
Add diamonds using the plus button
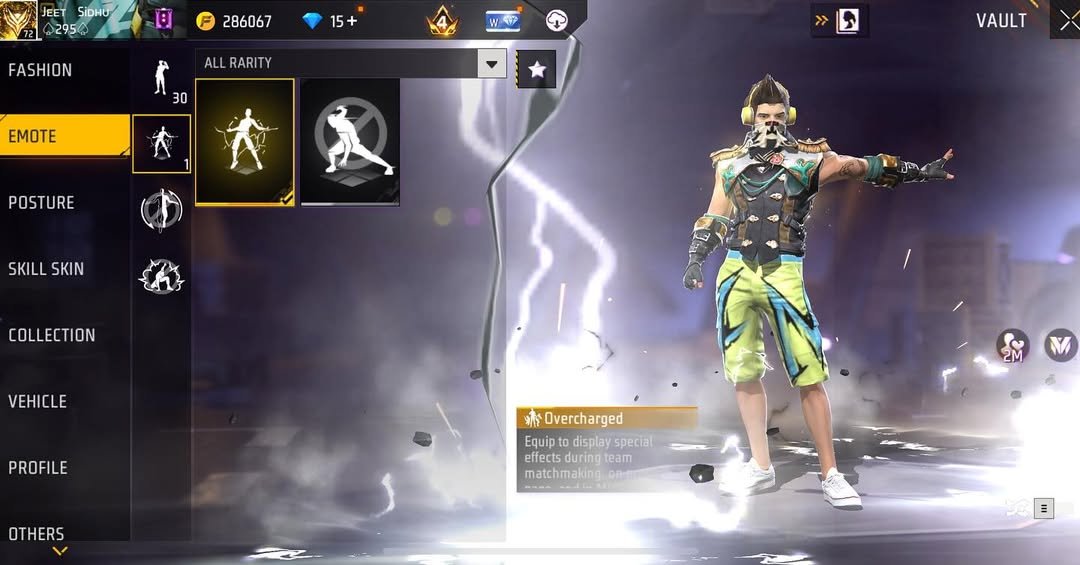point(352,21)
